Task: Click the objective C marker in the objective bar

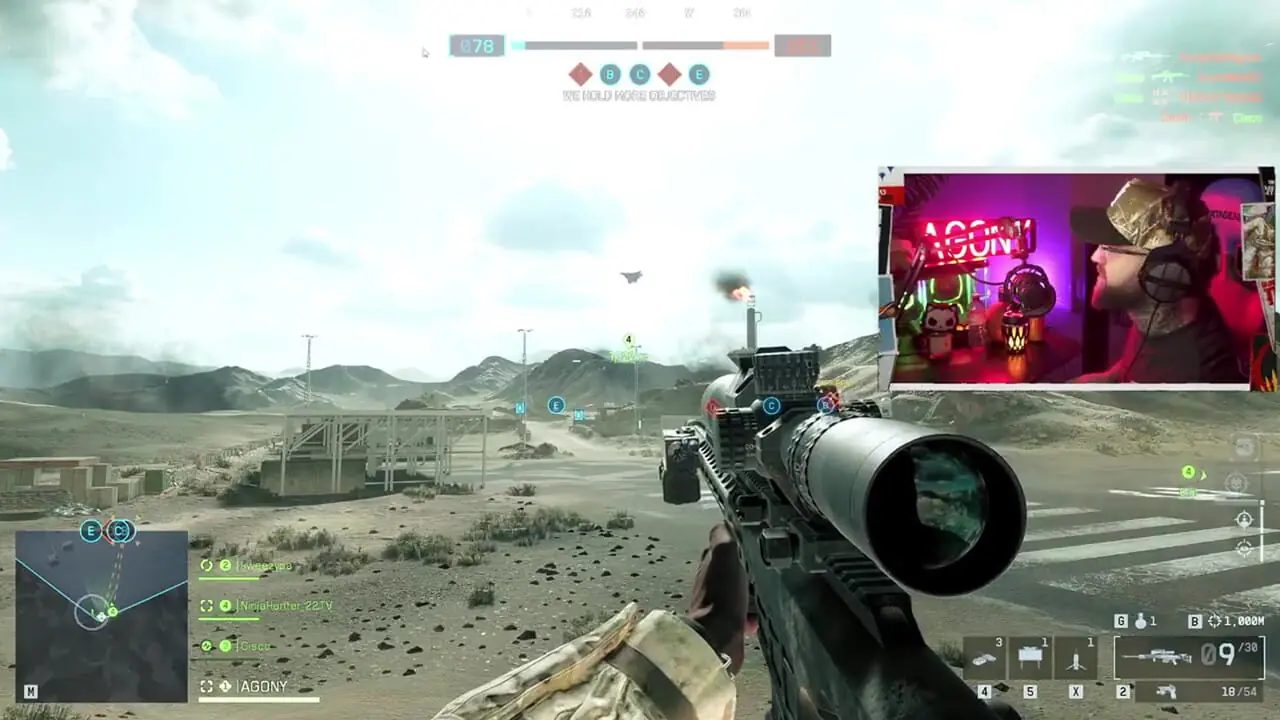Action: [638, 75]
